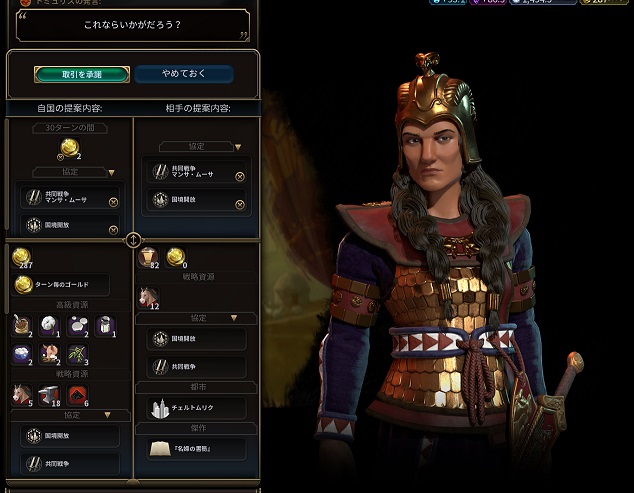Select ターン毎のゴールド from your inventory
The height and width of the screenshot is (493, 634).
pos(63,286)
